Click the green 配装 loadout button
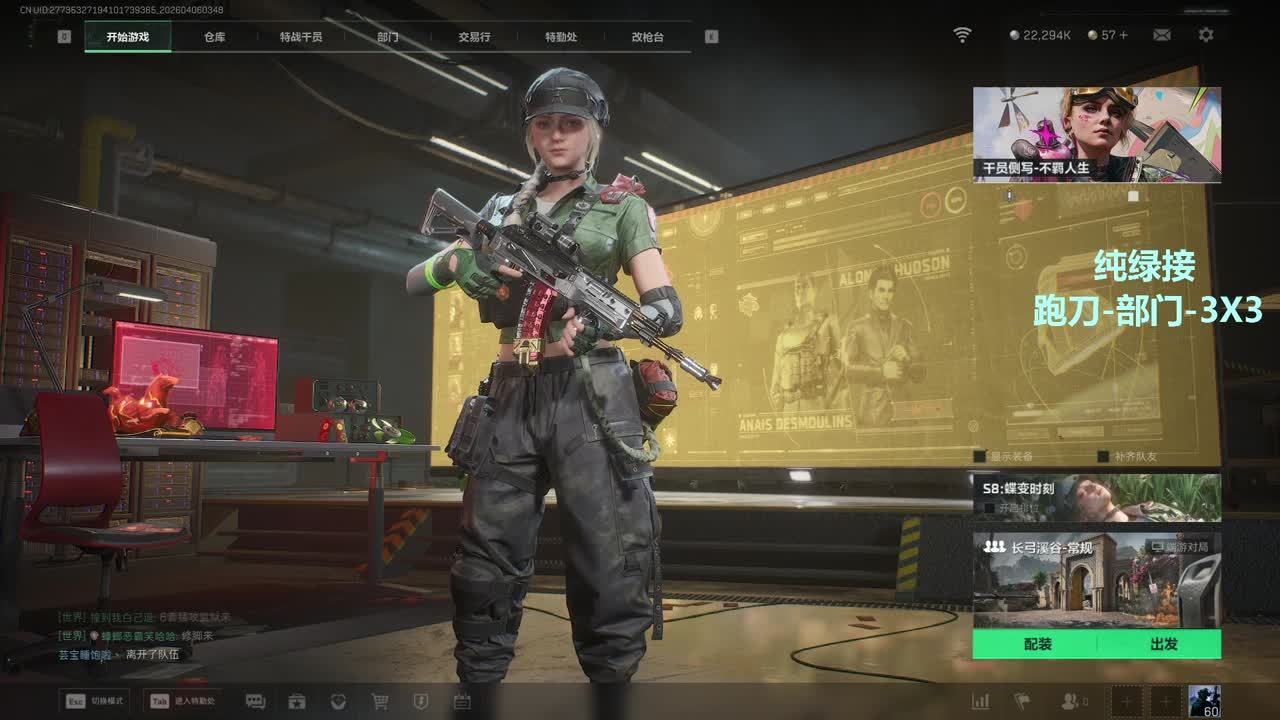The width and height of the screenshot is (1280, 720). (x=1037, y=644)
